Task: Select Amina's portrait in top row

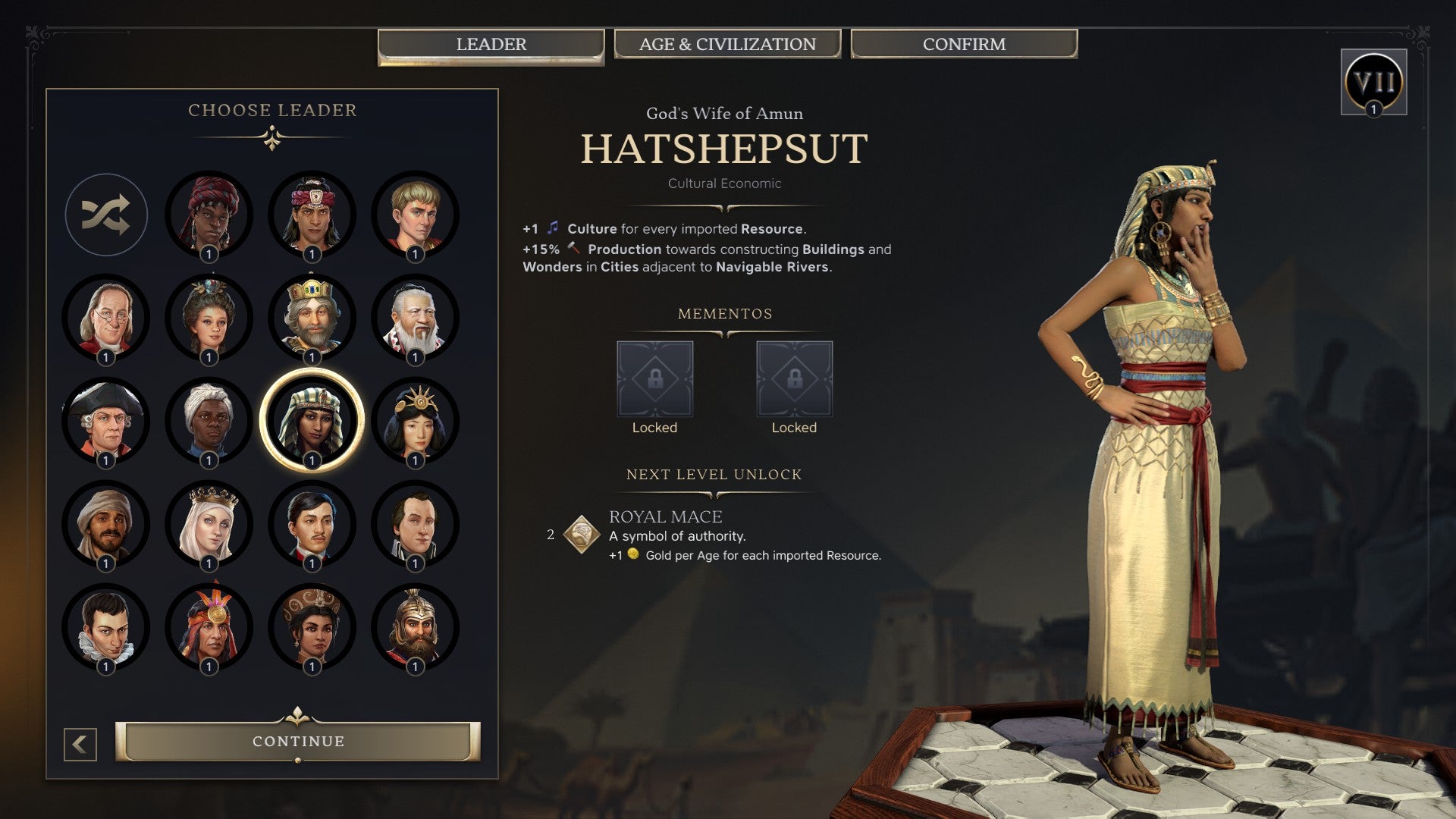Action: coord(209,215)
